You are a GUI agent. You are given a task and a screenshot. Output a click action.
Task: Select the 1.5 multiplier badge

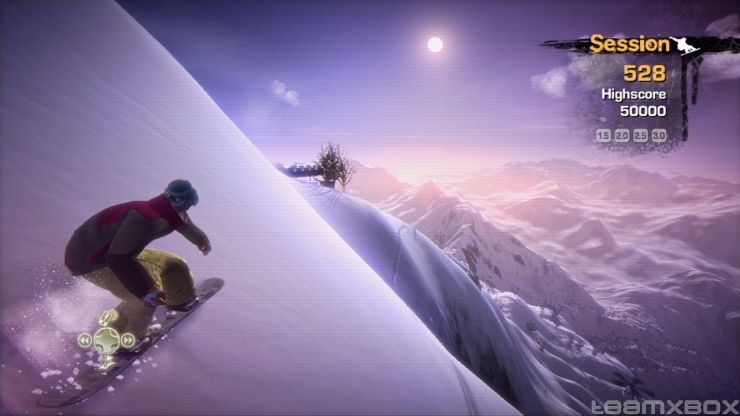coord(603,135)
